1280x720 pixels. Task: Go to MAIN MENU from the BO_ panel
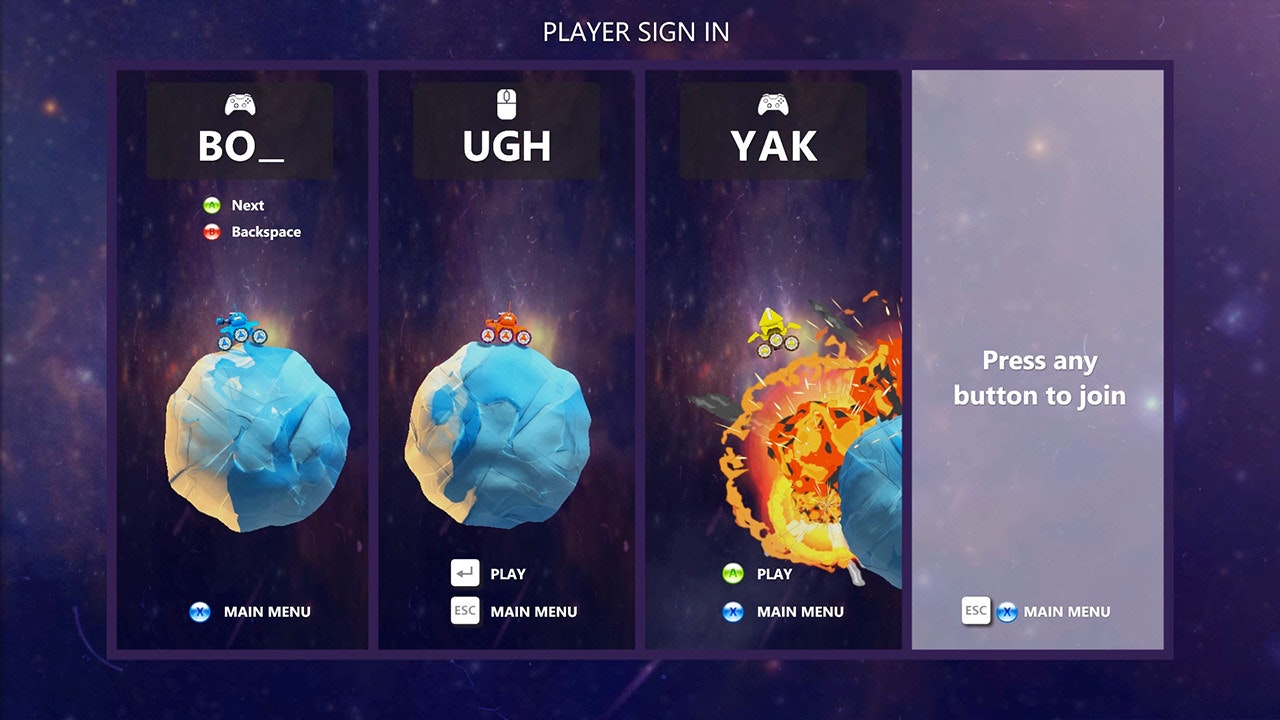[x=266, y=612]
